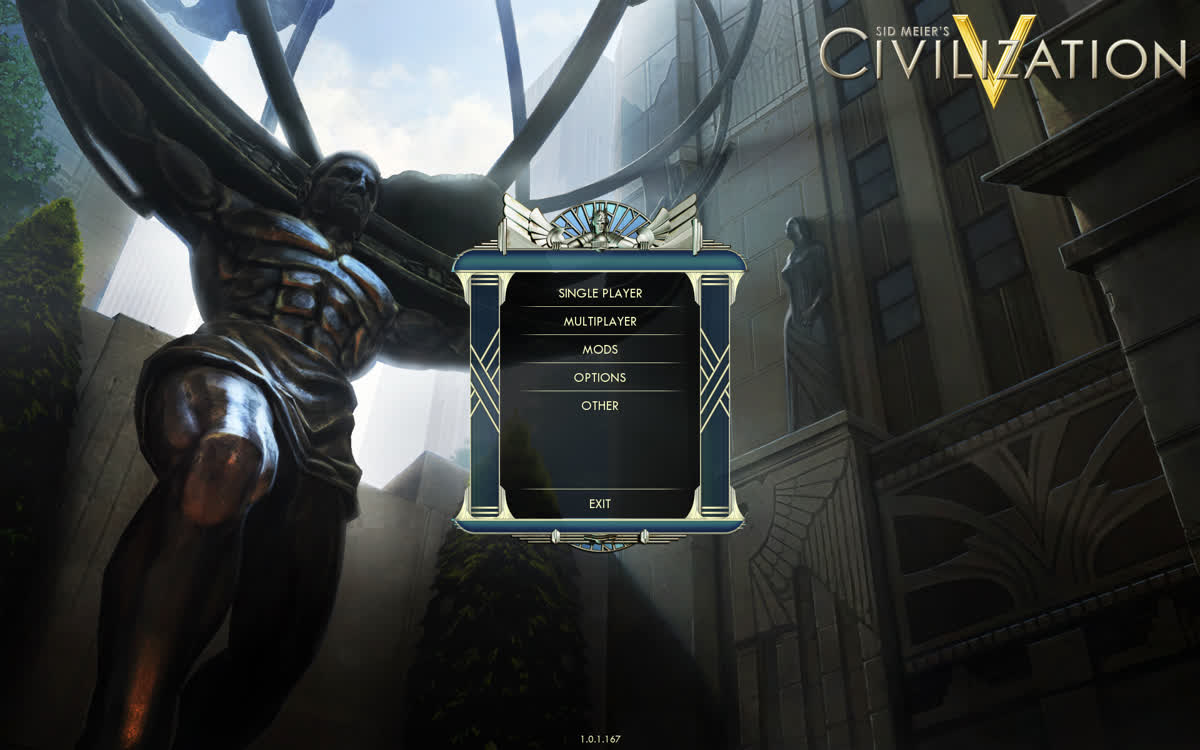Exit the game

point(600,504)
